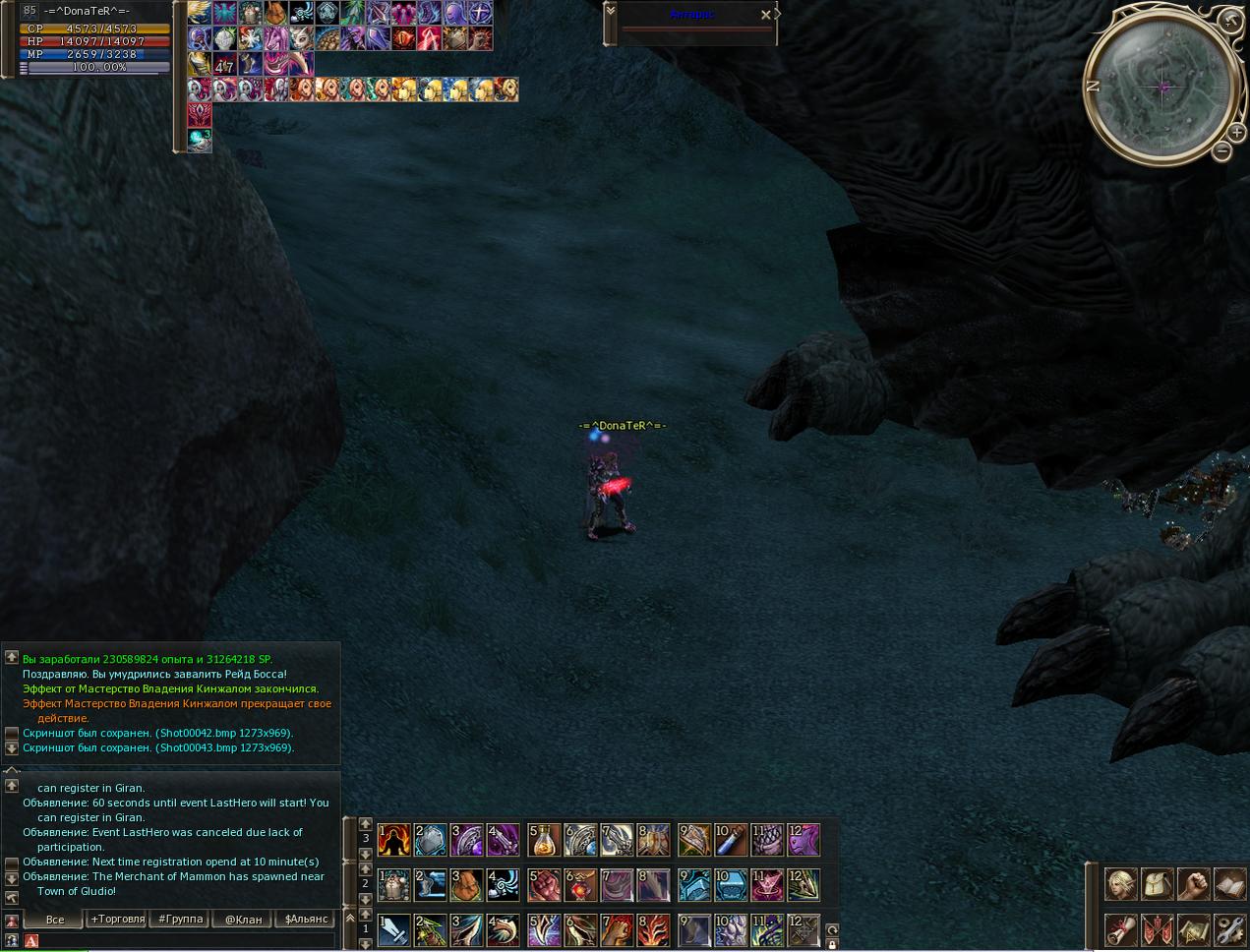Switch chat to the @Клан tab
Viewport: 1250px width, 952px height.
coord(243,920)
